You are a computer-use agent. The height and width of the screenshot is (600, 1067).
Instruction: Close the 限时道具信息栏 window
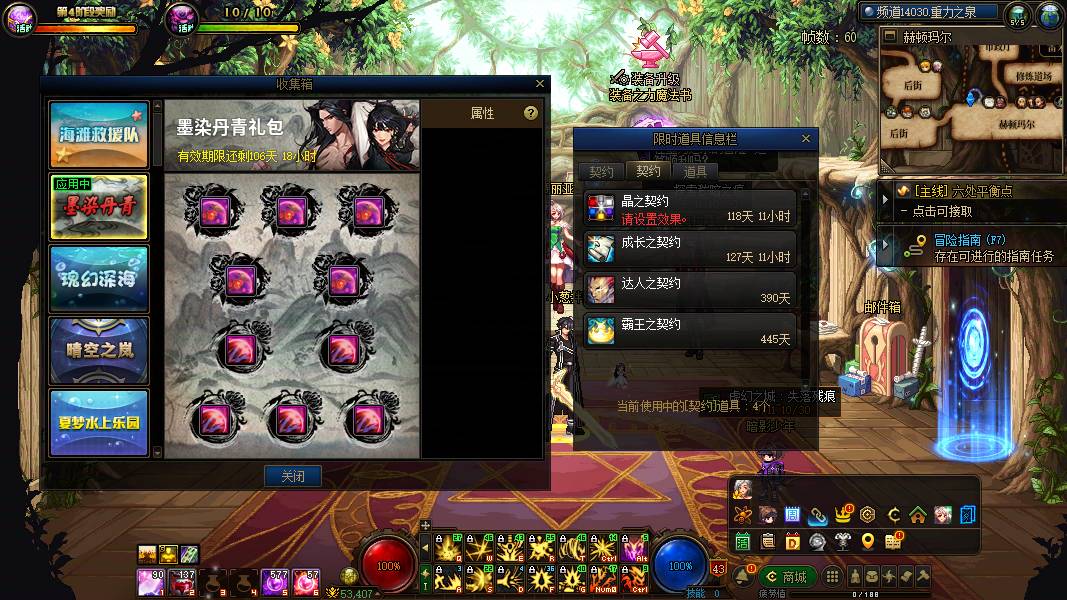click(806, 140)
